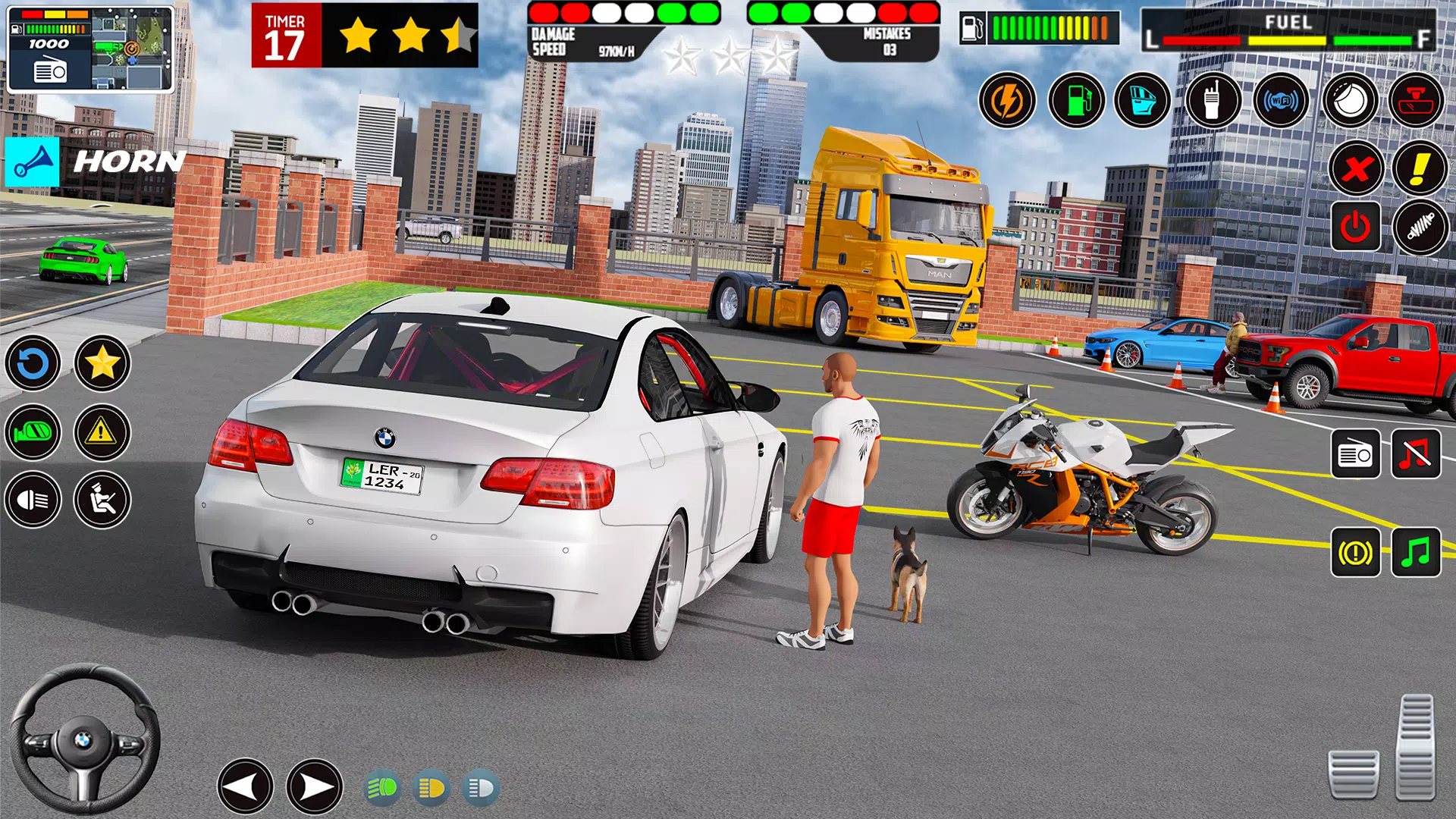The image size is (1456, 819).
Task: Open the car door icon
Action: [1143, 100]
